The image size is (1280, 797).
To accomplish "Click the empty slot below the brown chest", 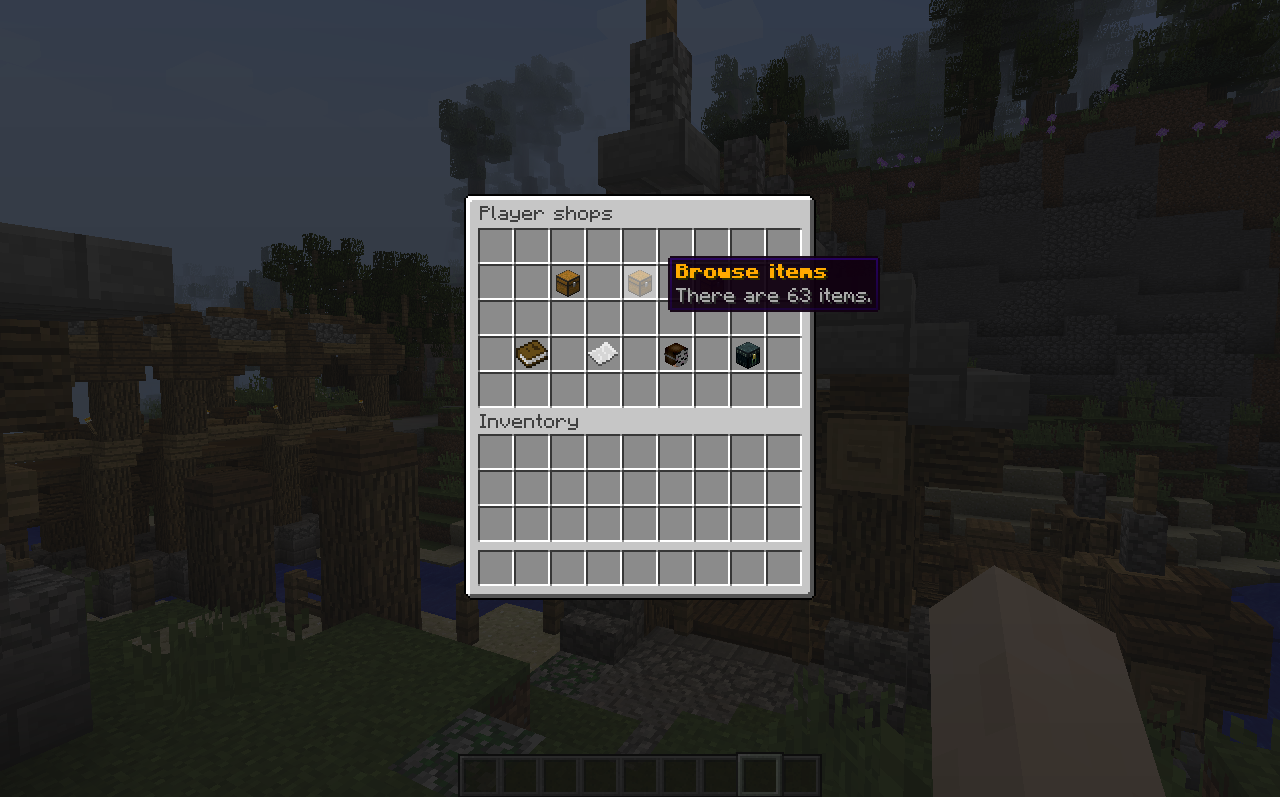I will point(567,317).
